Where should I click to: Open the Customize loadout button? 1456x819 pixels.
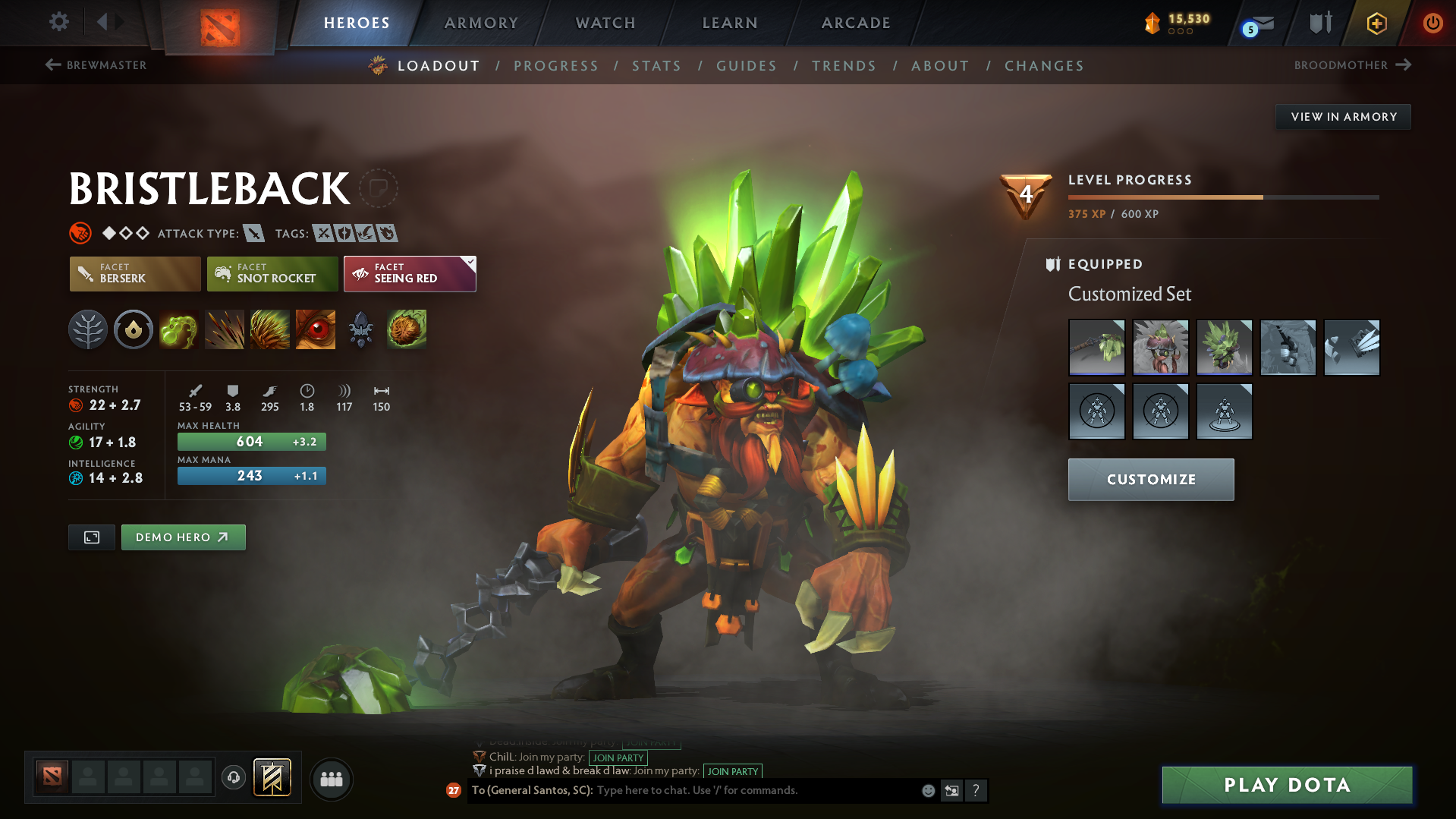[1151, 480]
